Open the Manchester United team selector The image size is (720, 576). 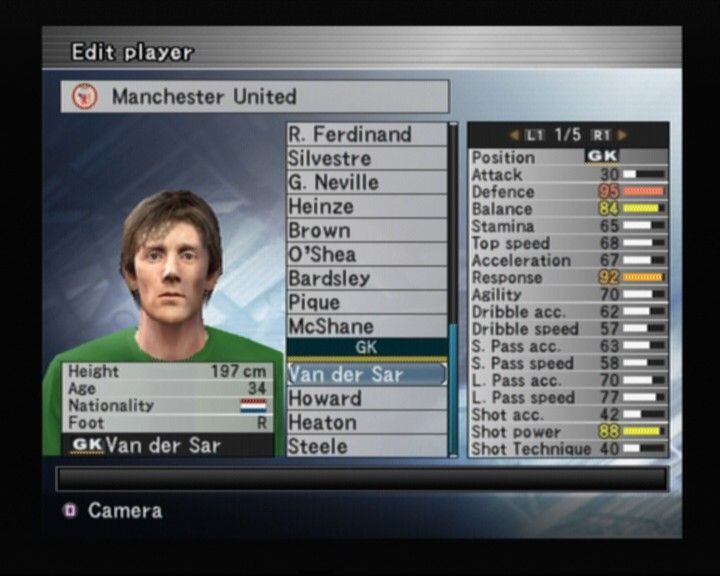click(x=255, y=97)
